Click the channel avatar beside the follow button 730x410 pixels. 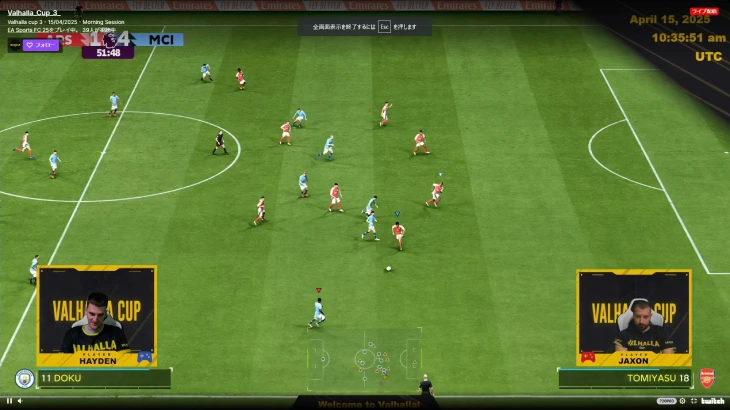pos(15,45)
